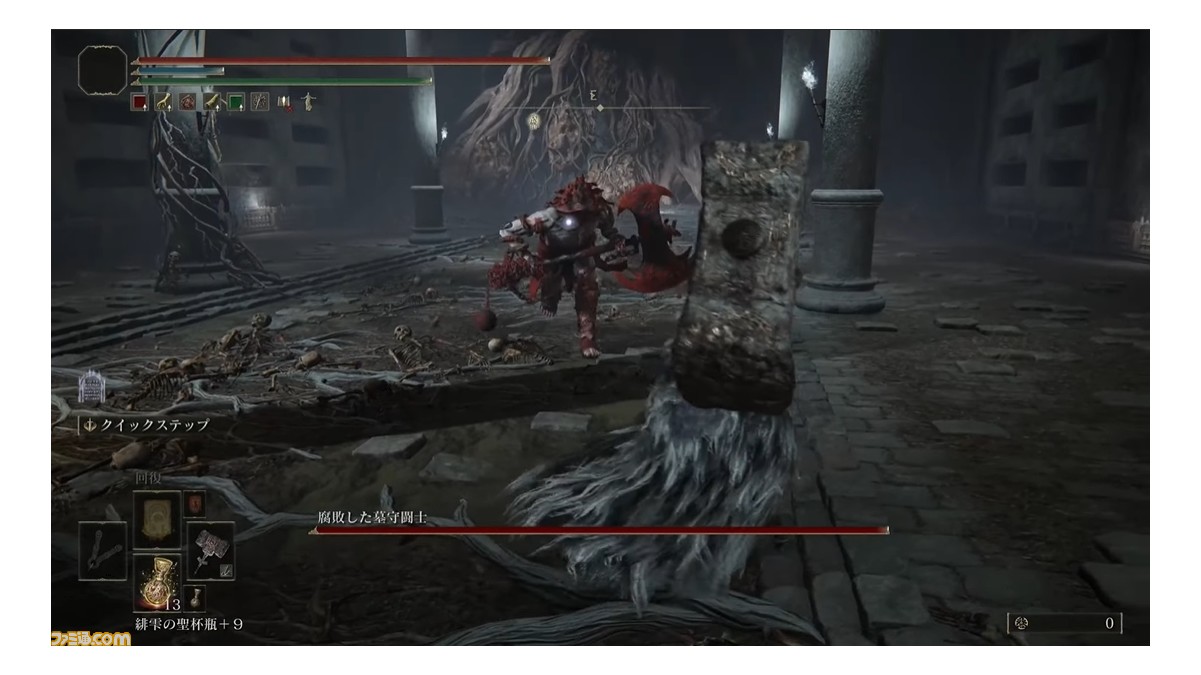Select the right-hand great hammer slot
1201x675 pixels.
coord(209,550)
